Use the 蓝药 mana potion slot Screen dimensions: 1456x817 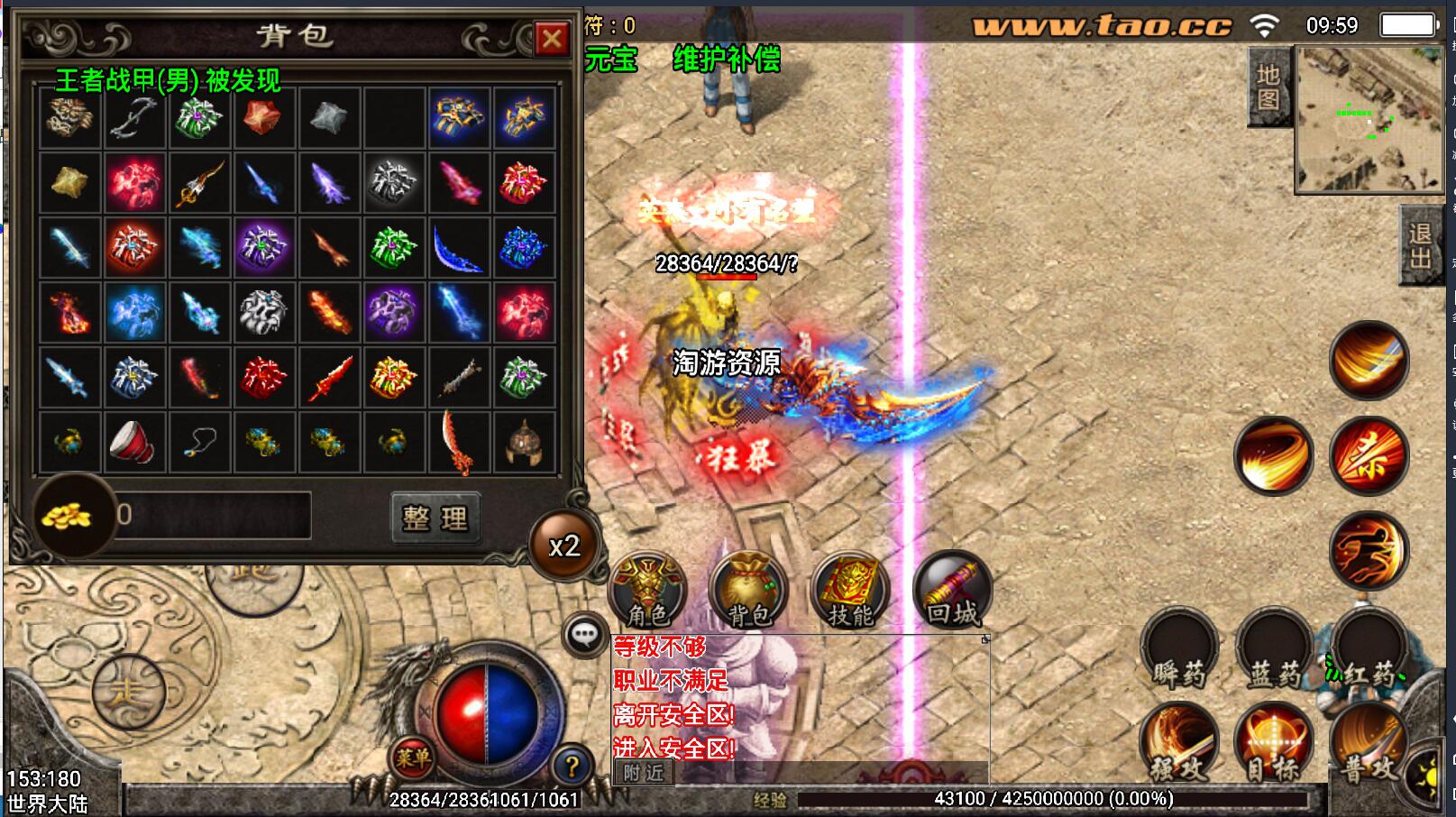click(x=1274, y=650)
